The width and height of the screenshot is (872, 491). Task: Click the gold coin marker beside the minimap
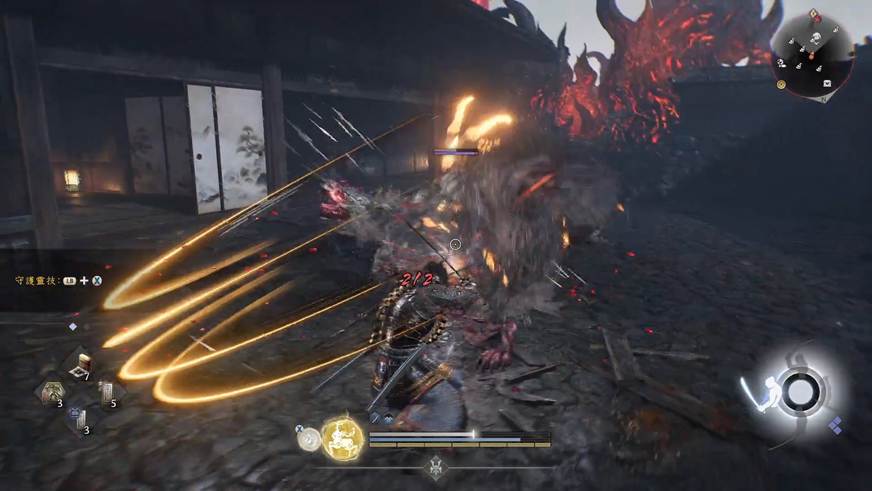(780, 86)
